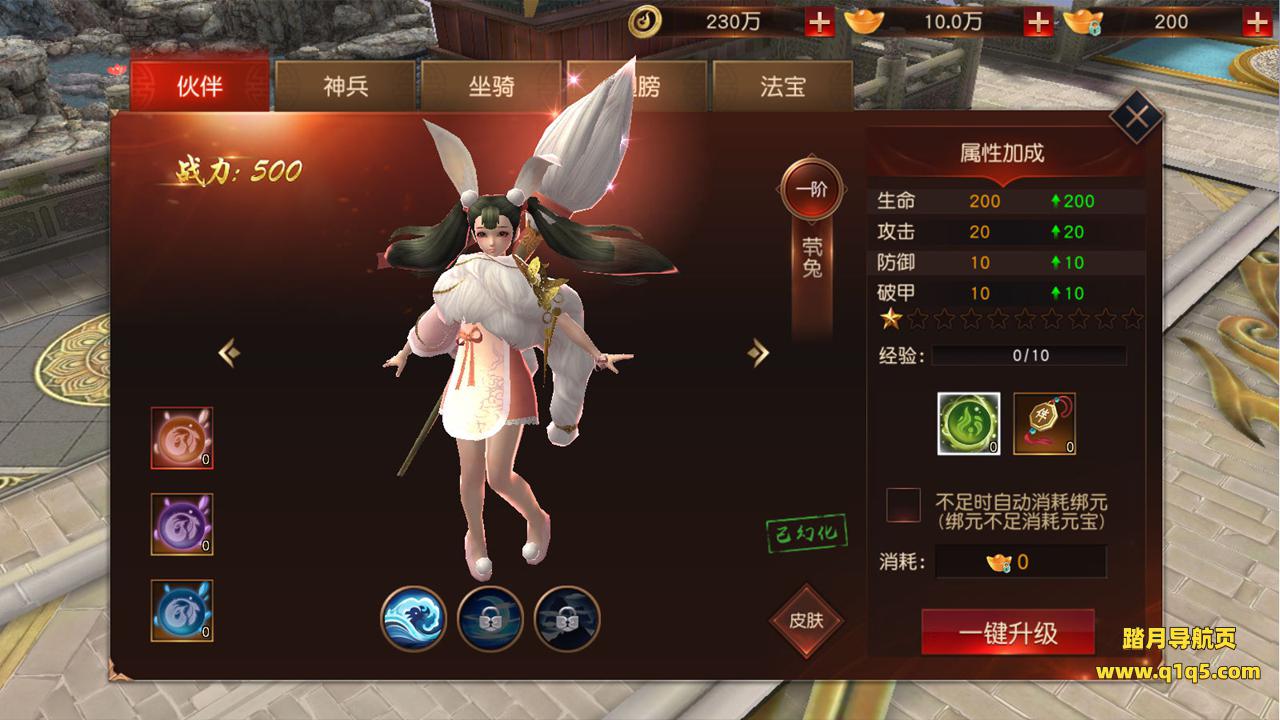Open the 皮肤 skin button
The image size is (1280, 720).
[x=805, y=620]
